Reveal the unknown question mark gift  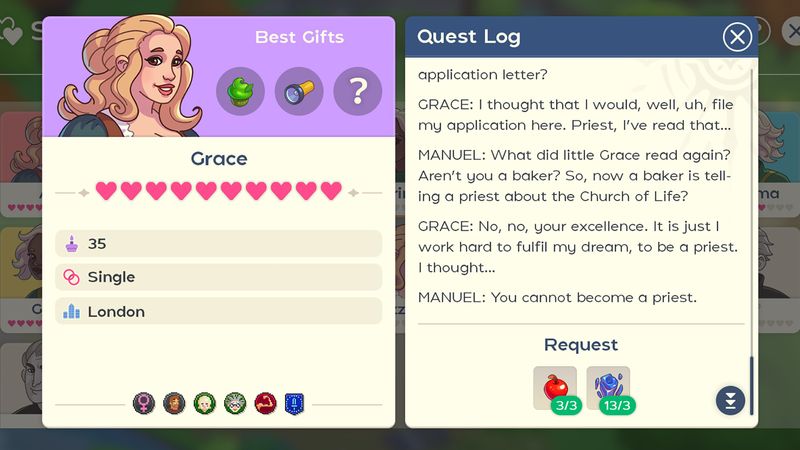pyautogui.click(x=357, y=92)
